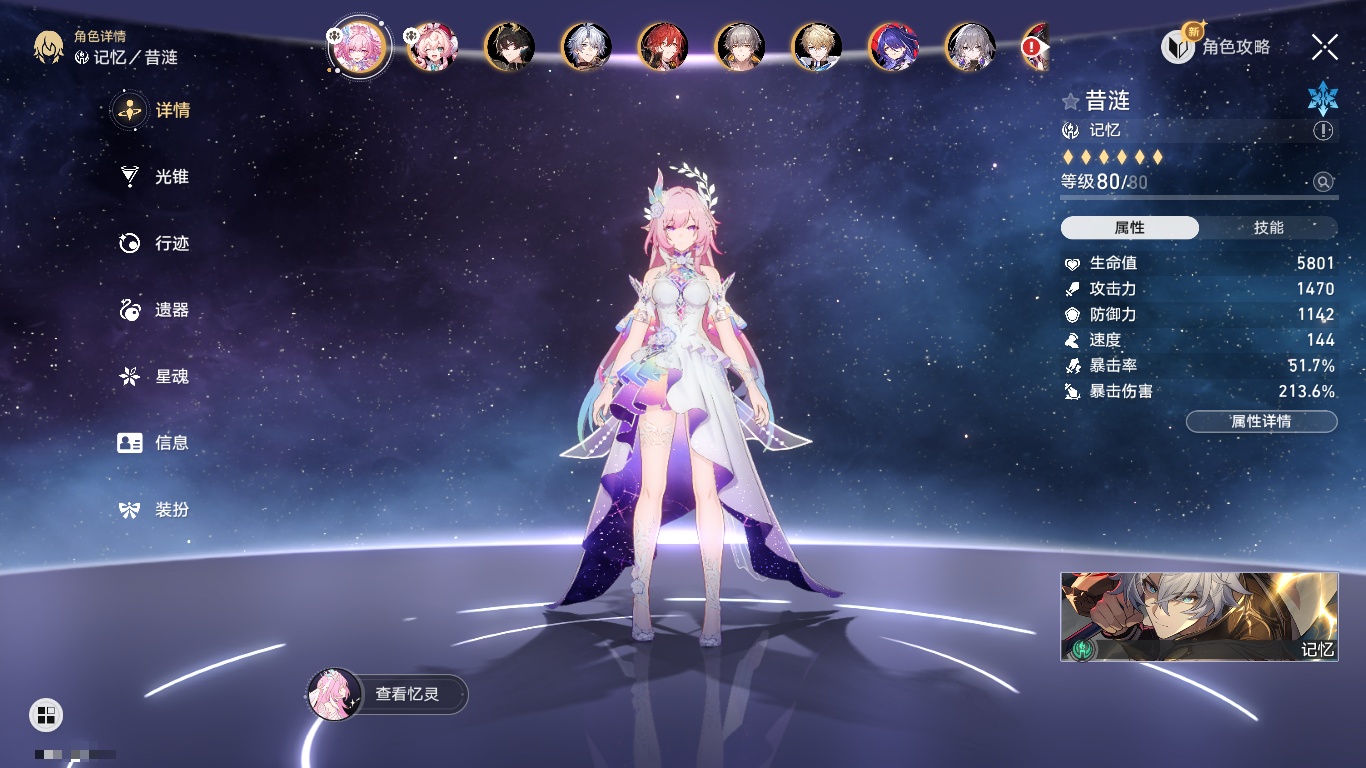
Task: Open the 光锥 light cone menu
Action: pos(154,177)
